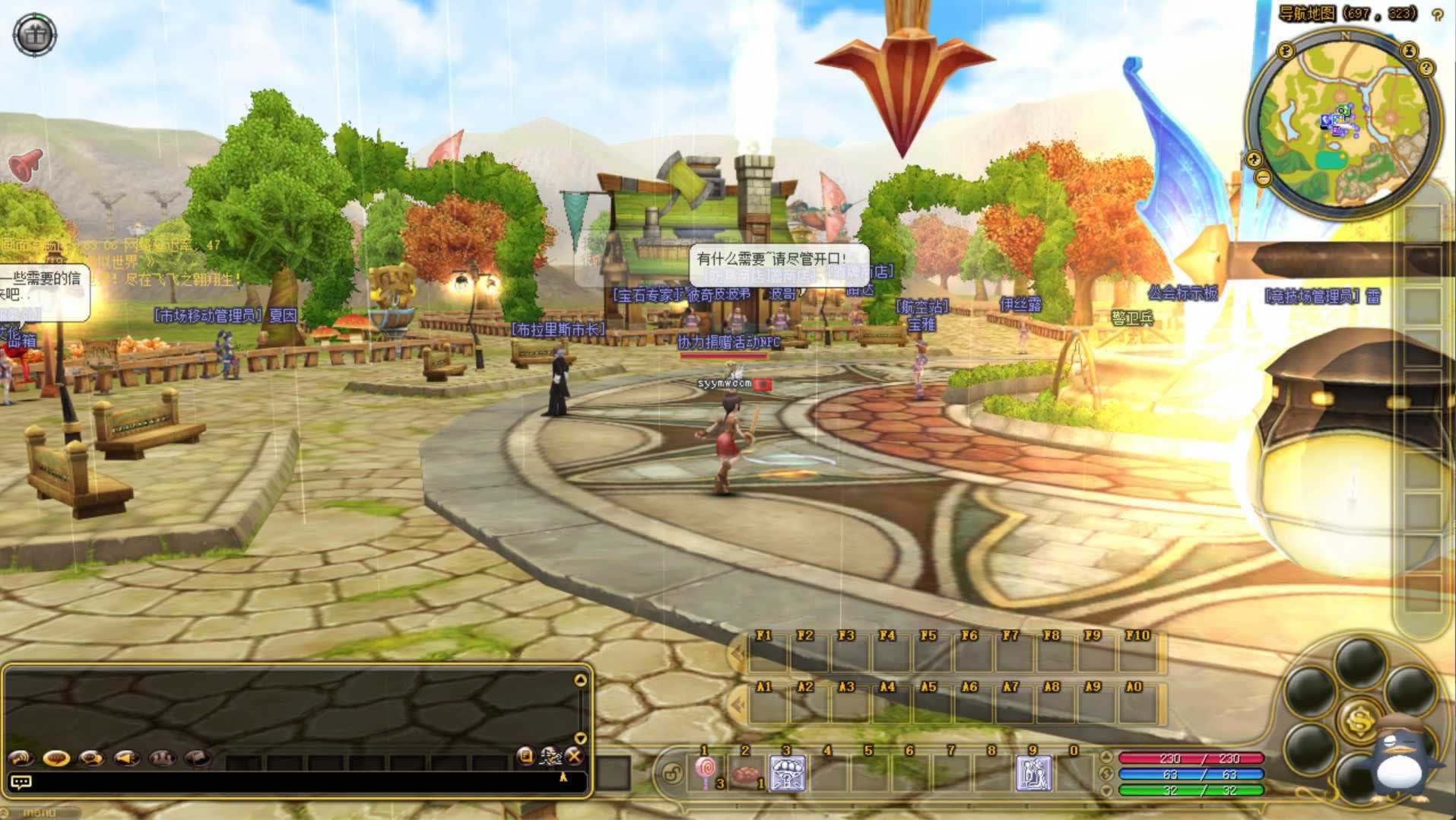Screen dimensions: 1456x820
Task: Toggle the hotbar padlock icon
Action: pyautogui.click(x=672, y=774)
